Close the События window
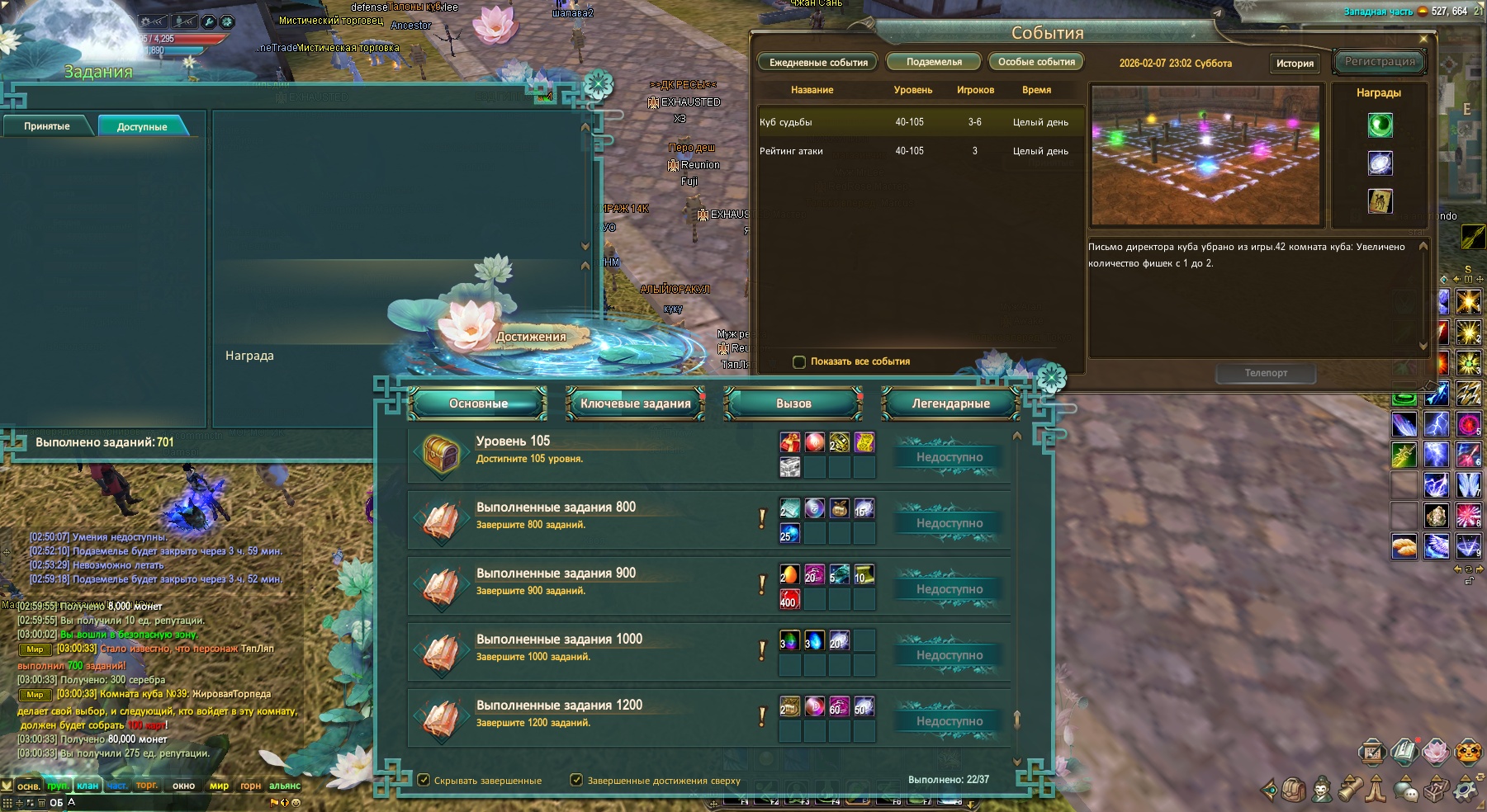1487x812 pixels. tap(1423, 39)
